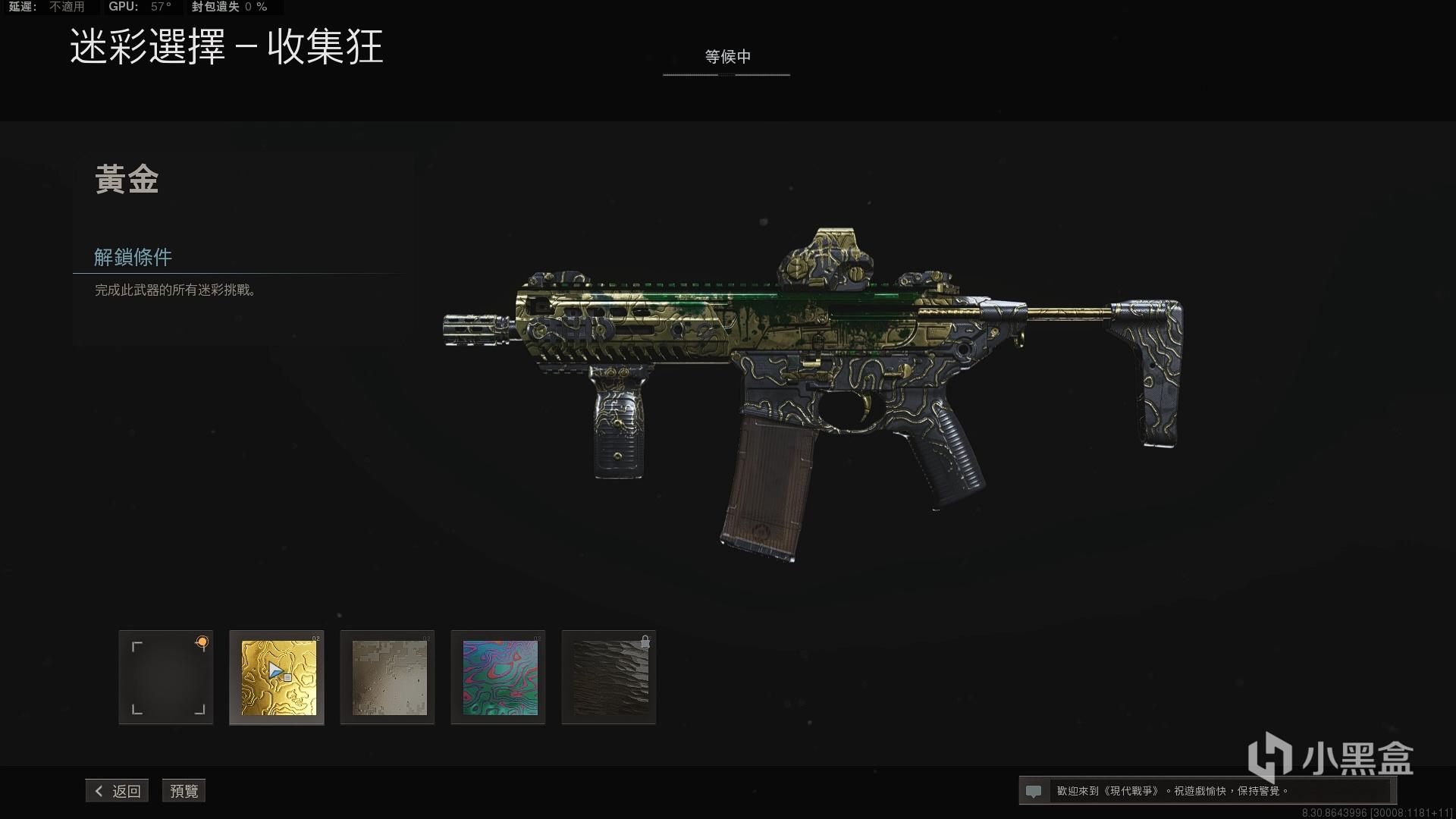Choose the locked black obsidian camo

click(610, 677)
